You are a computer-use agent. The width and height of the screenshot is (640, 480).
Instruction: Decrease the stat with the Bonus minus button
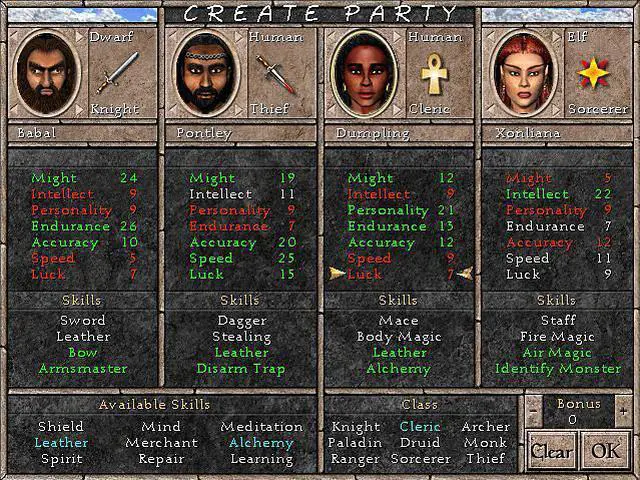534,411
